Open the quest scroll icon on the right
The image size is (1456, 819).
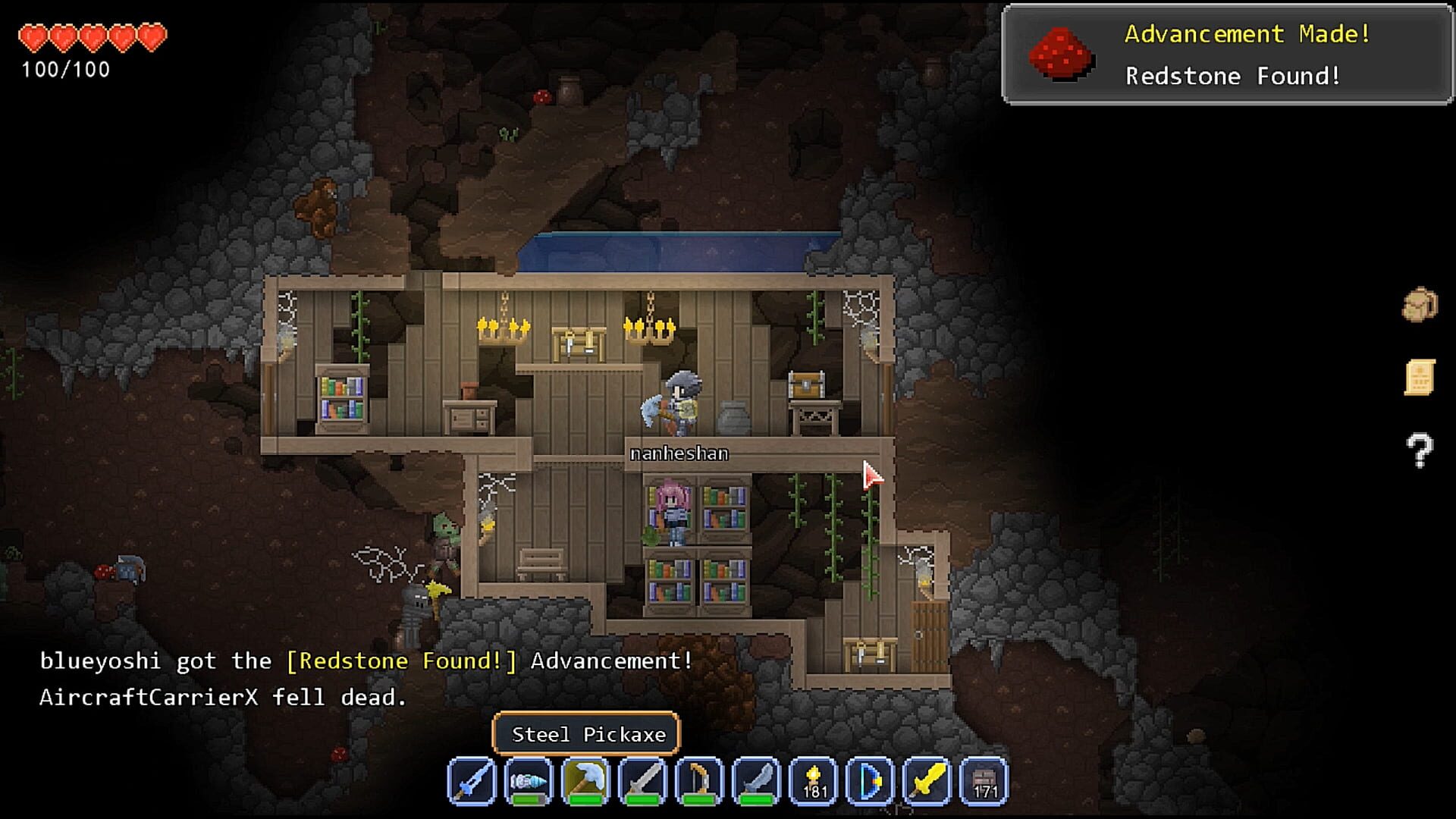(1419, 377)
